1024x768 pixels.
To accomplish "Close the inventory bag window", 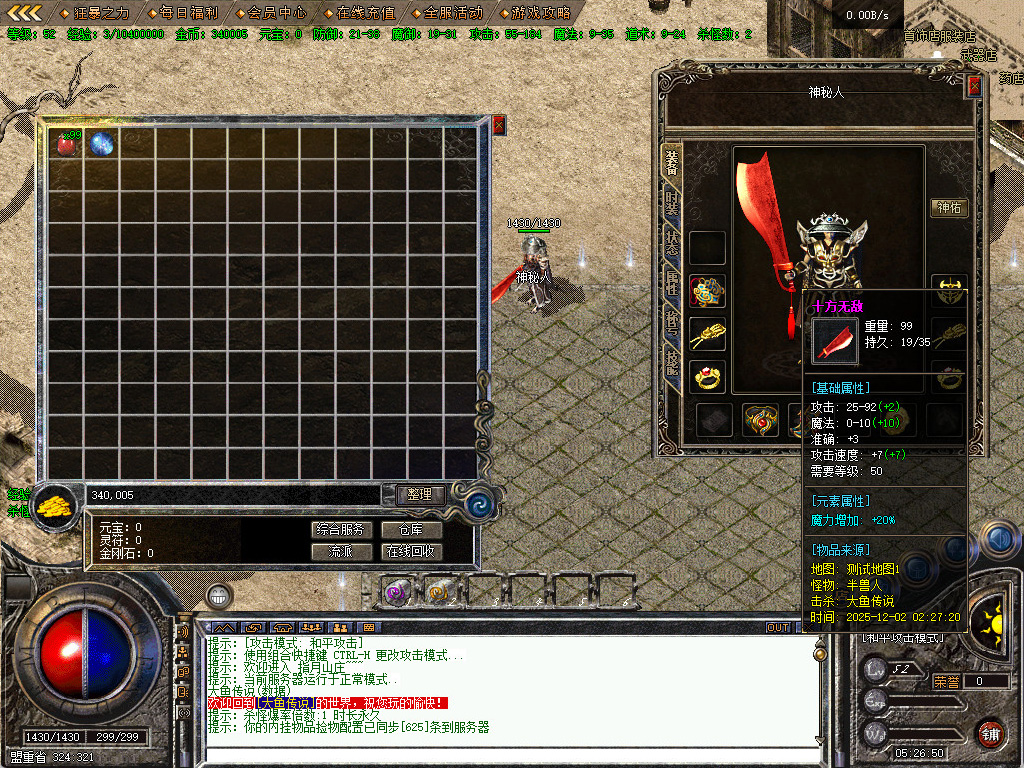I will click(x=498, y=125).
